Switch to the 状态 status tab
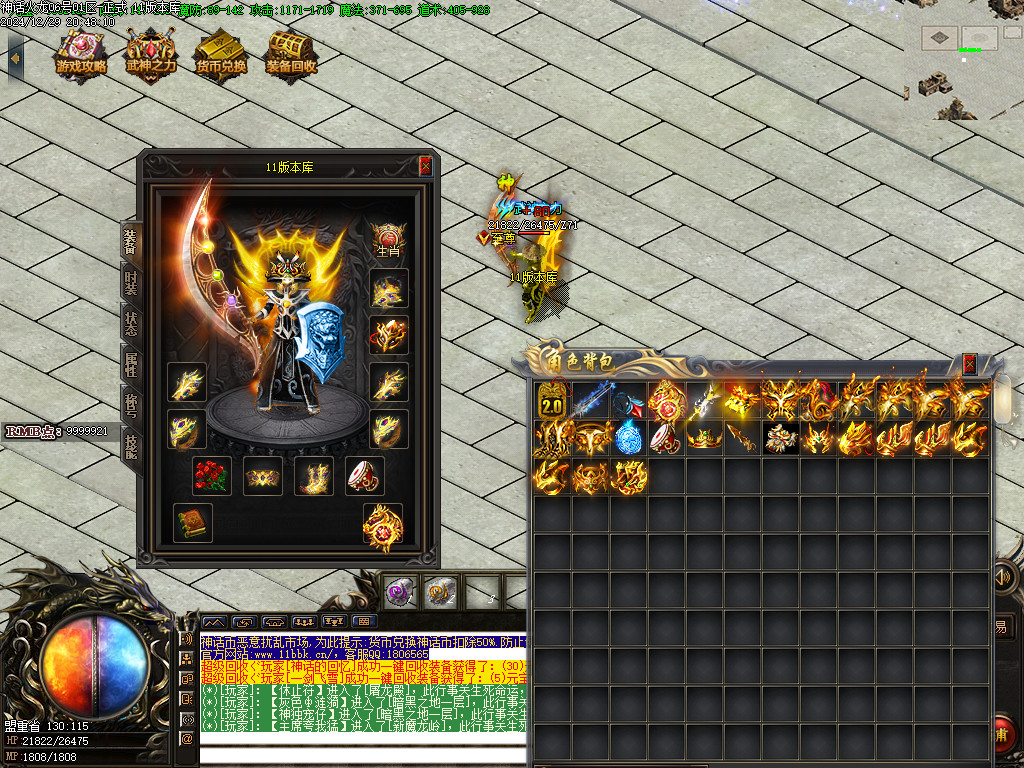Screen dimensions: 1024x768 [131, 324]
